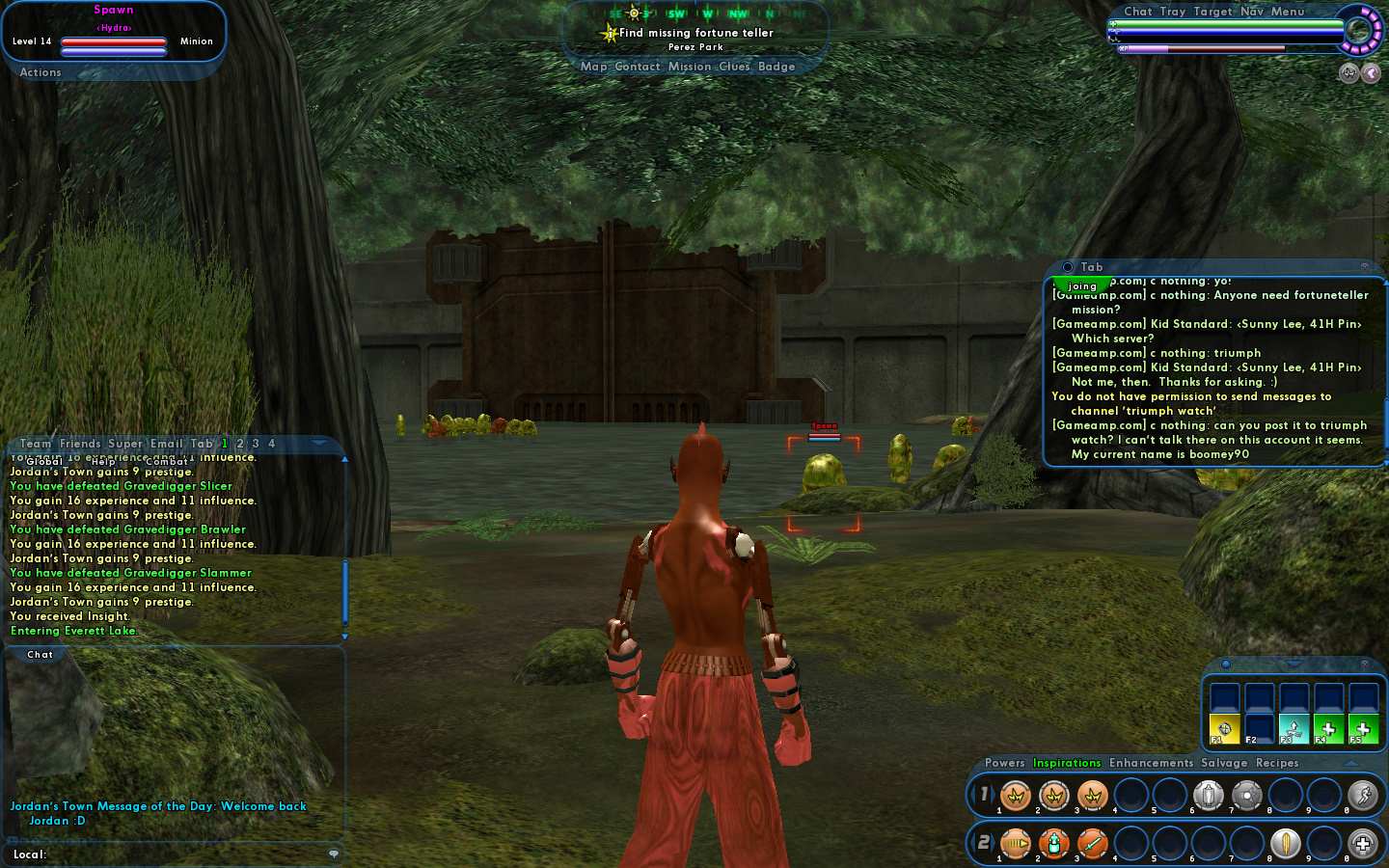Open the Salvage window
The width and height of the screenshot is (1389, 868).
click(x=1224, y=763)
